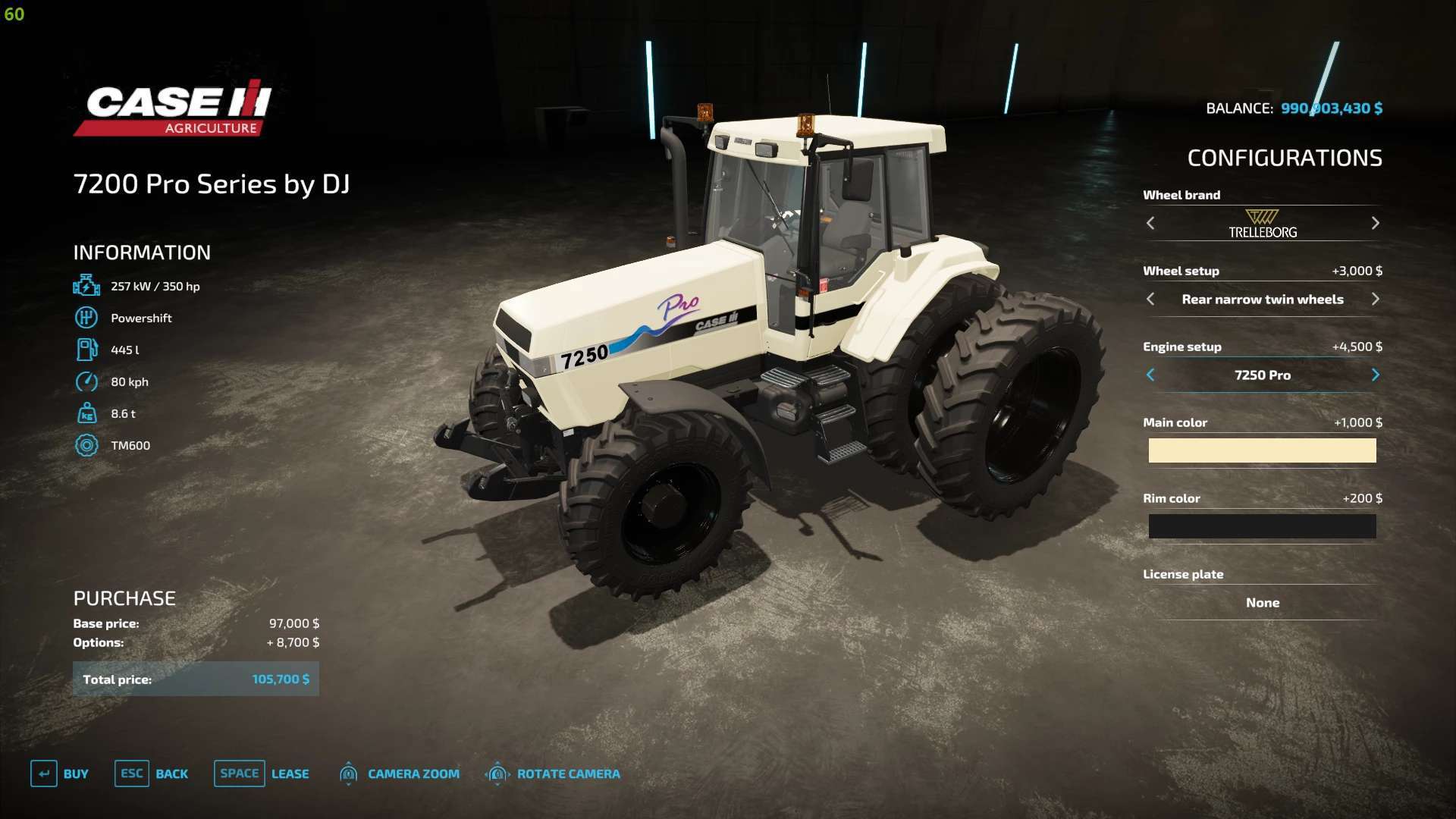Switch to previous engine setup
The width and height of the screenshot is (1456, 819).
coord(1150,375)
